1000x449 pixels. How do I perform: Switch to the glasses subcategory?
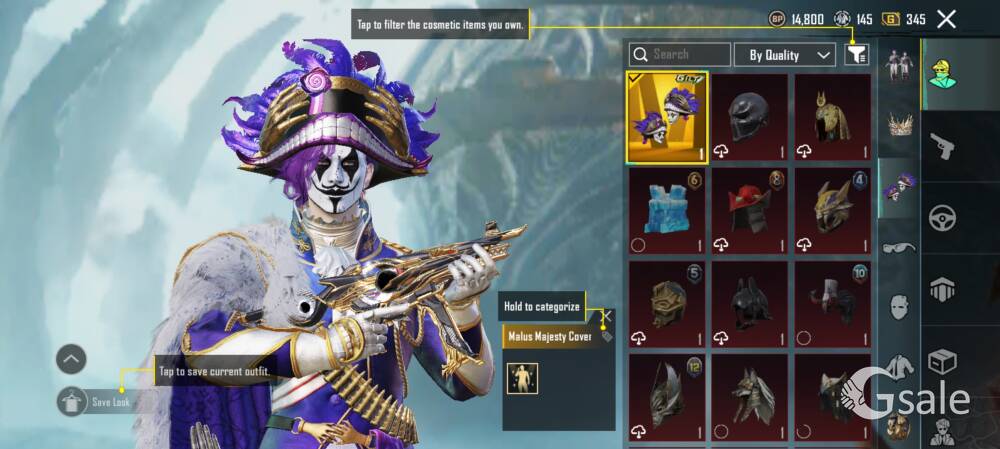900,248
